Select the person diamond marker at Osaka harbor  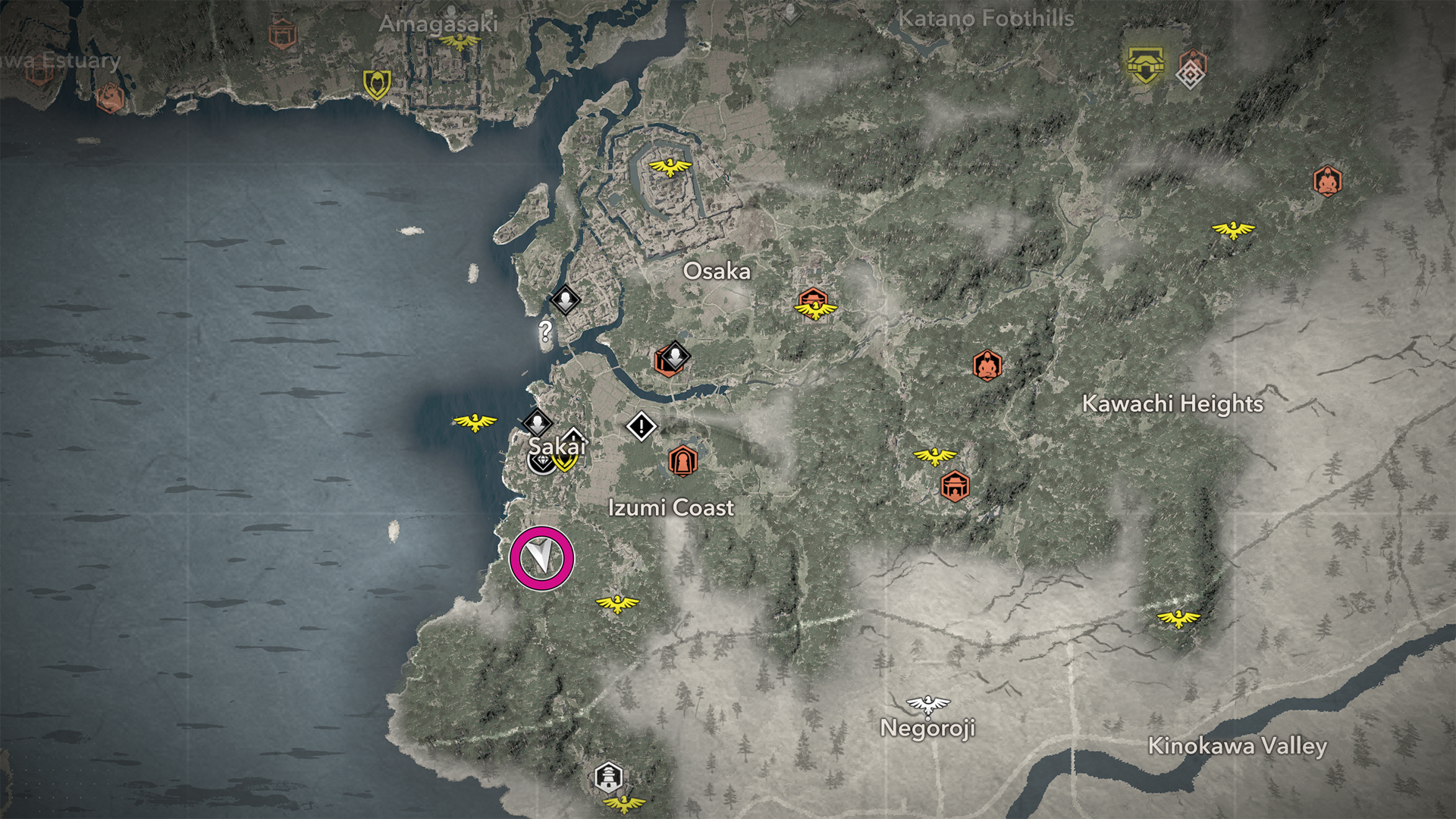point(565,300)
